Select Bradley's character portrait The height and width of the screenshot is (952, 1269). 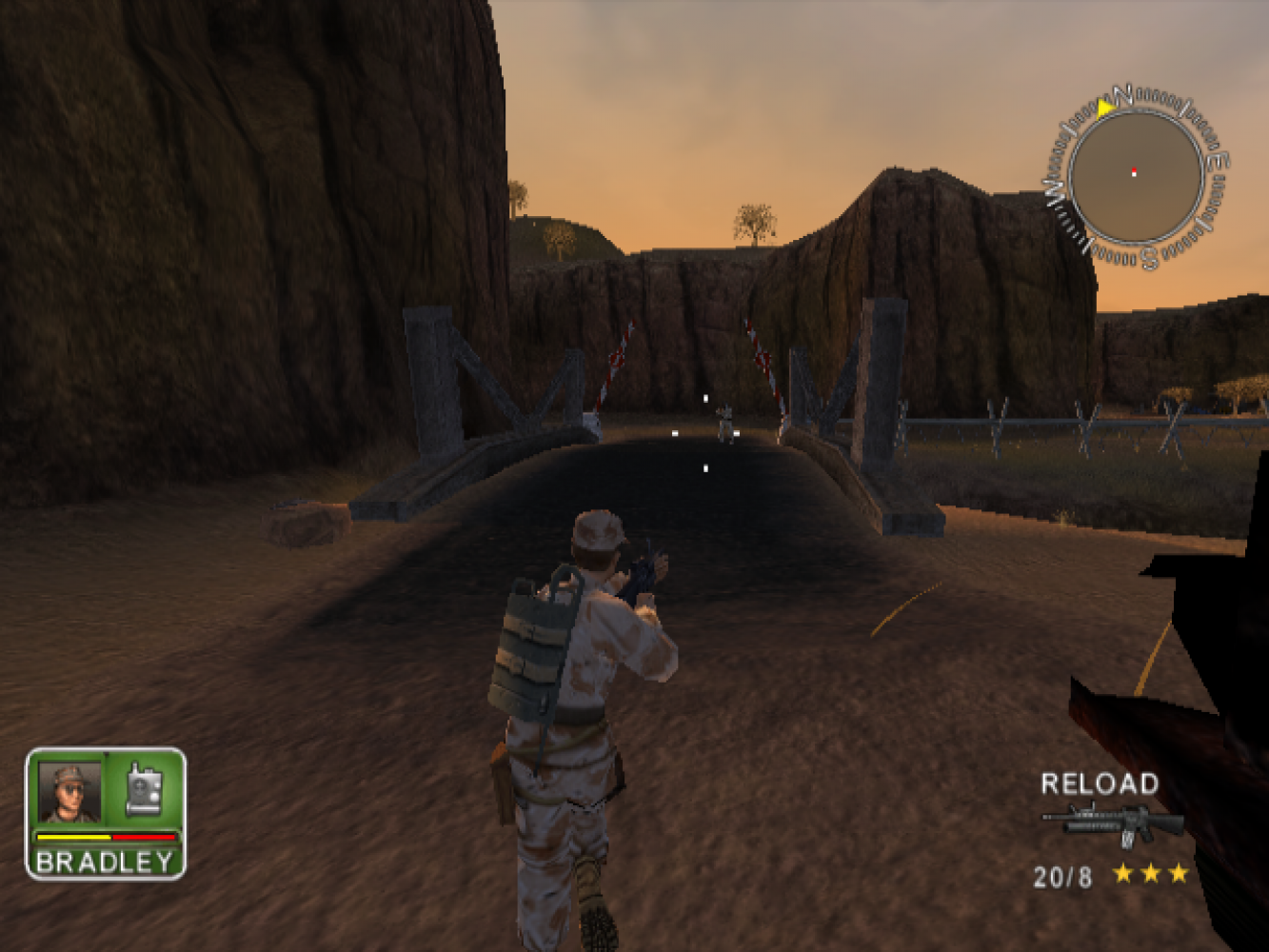coord(69,791)
